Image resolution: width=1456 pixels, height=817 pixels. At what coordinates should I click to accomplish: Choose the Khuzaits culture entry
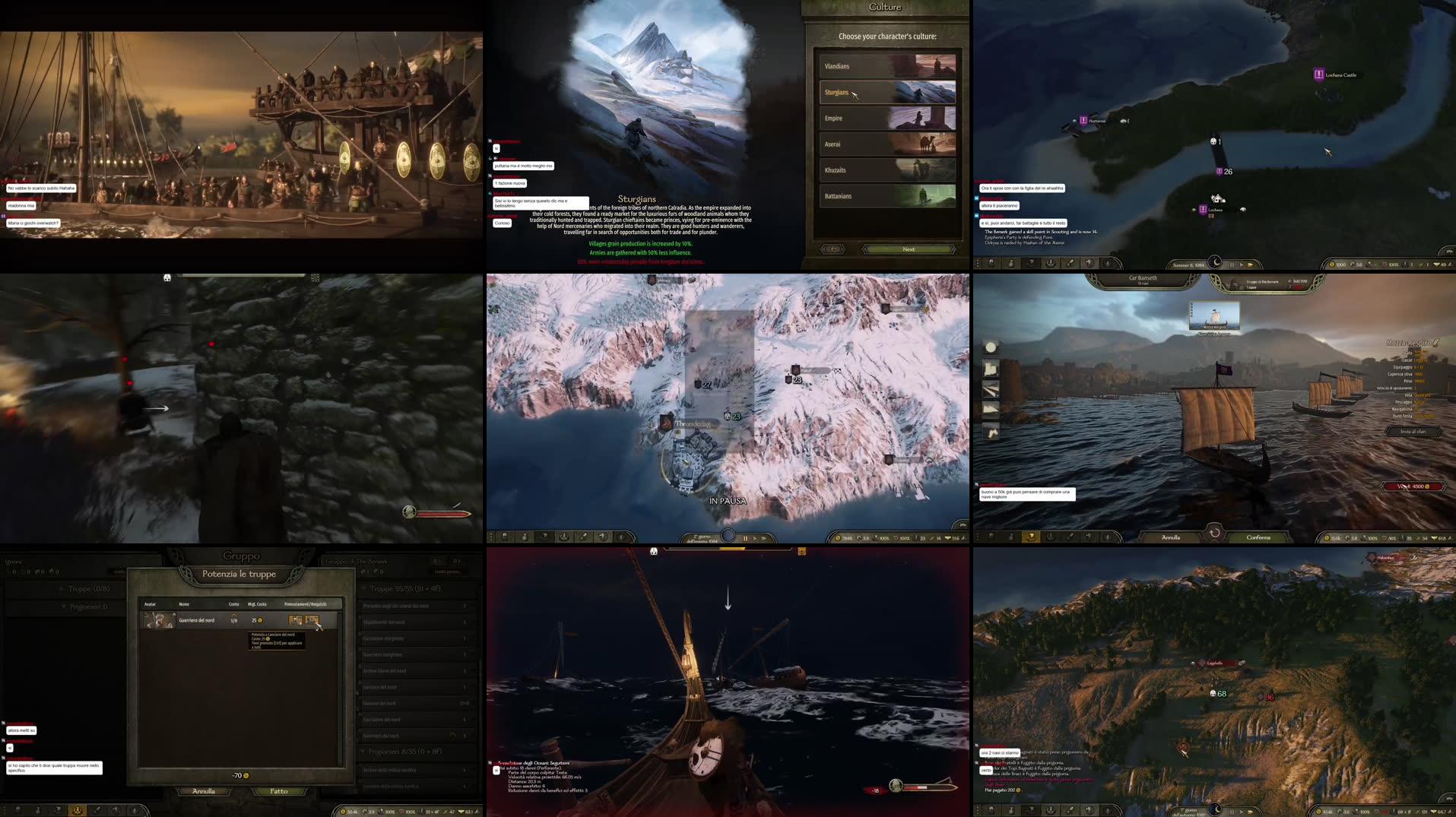click(x=887, y=169)
